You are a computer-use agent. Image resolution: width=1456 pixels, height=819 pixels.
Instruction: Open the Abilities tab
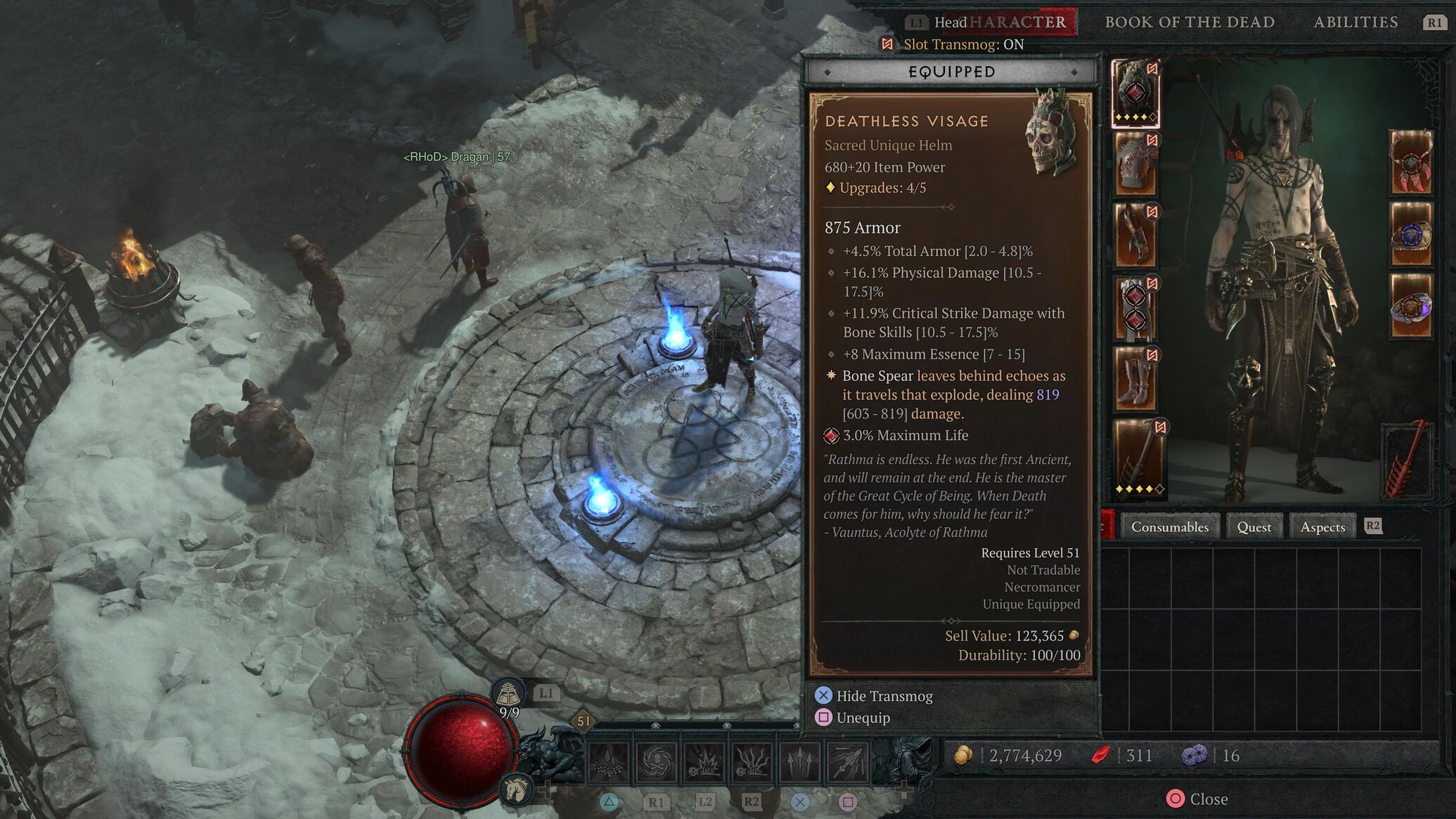pyautogui.click(x=1355, y=22)
